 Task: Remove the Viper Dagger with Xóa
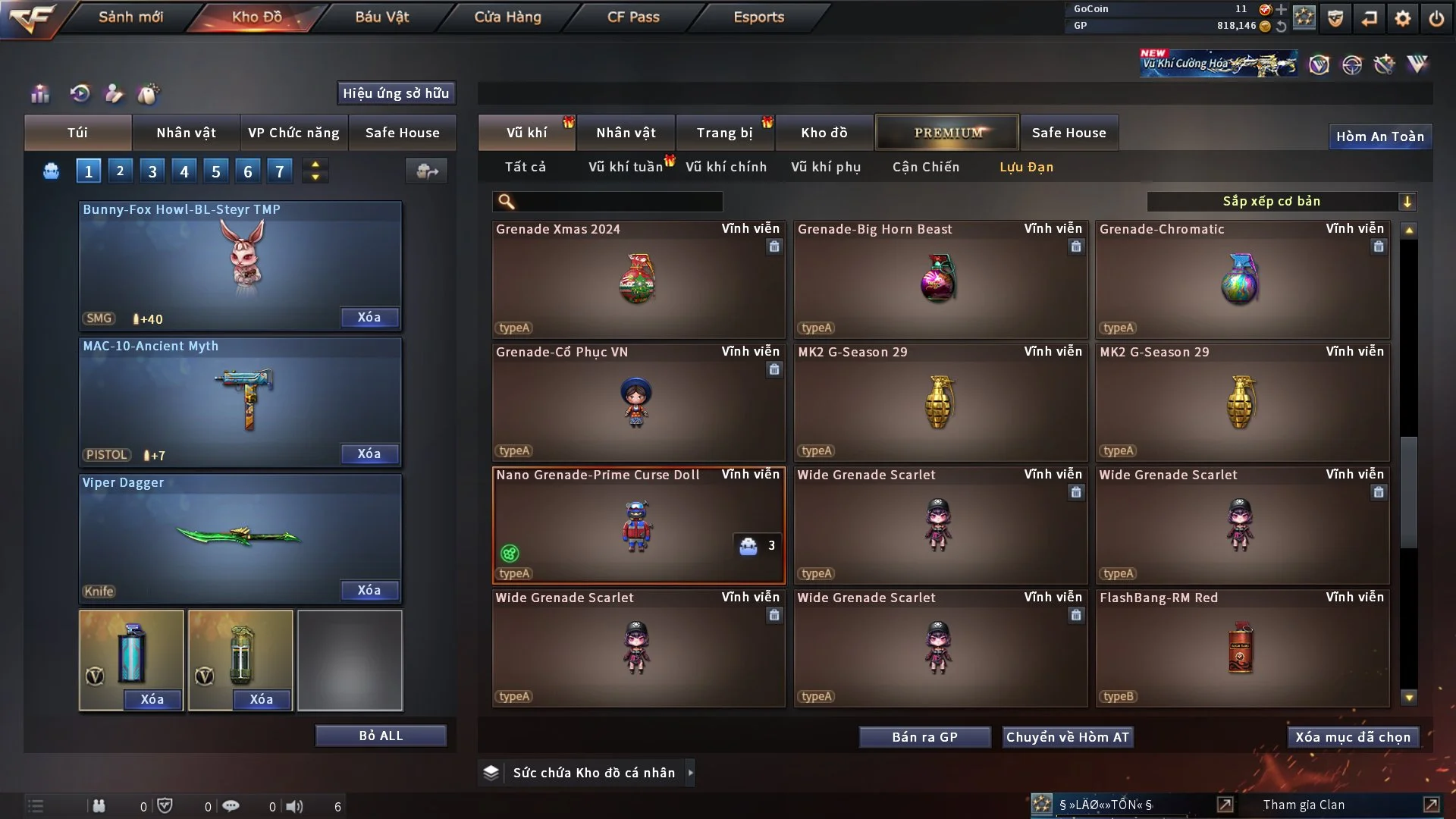369,590
